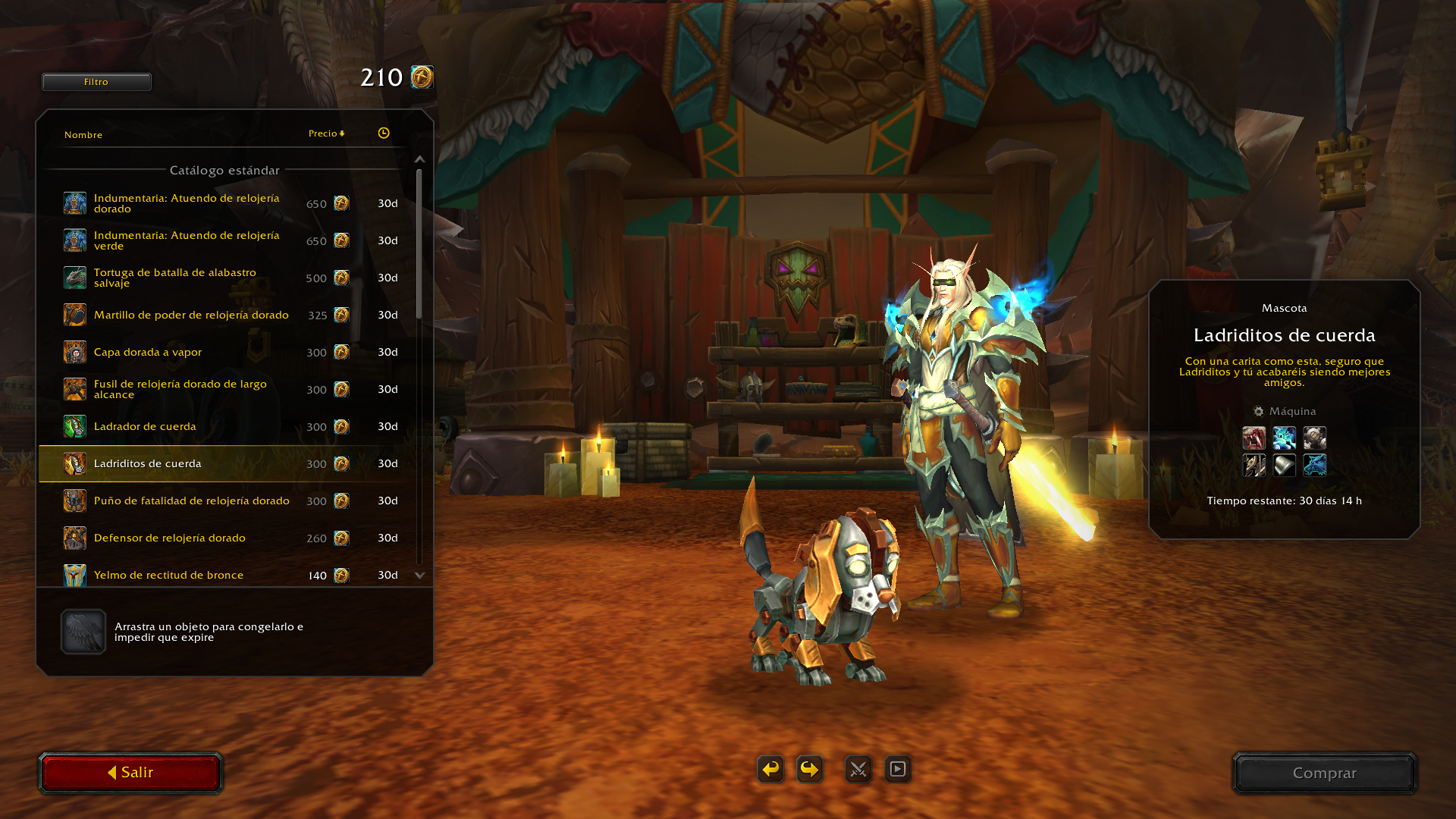Viewport: 1456px width, 819px height.
Task: Open the Filtro filter dropdown
Action: point(96,82)
